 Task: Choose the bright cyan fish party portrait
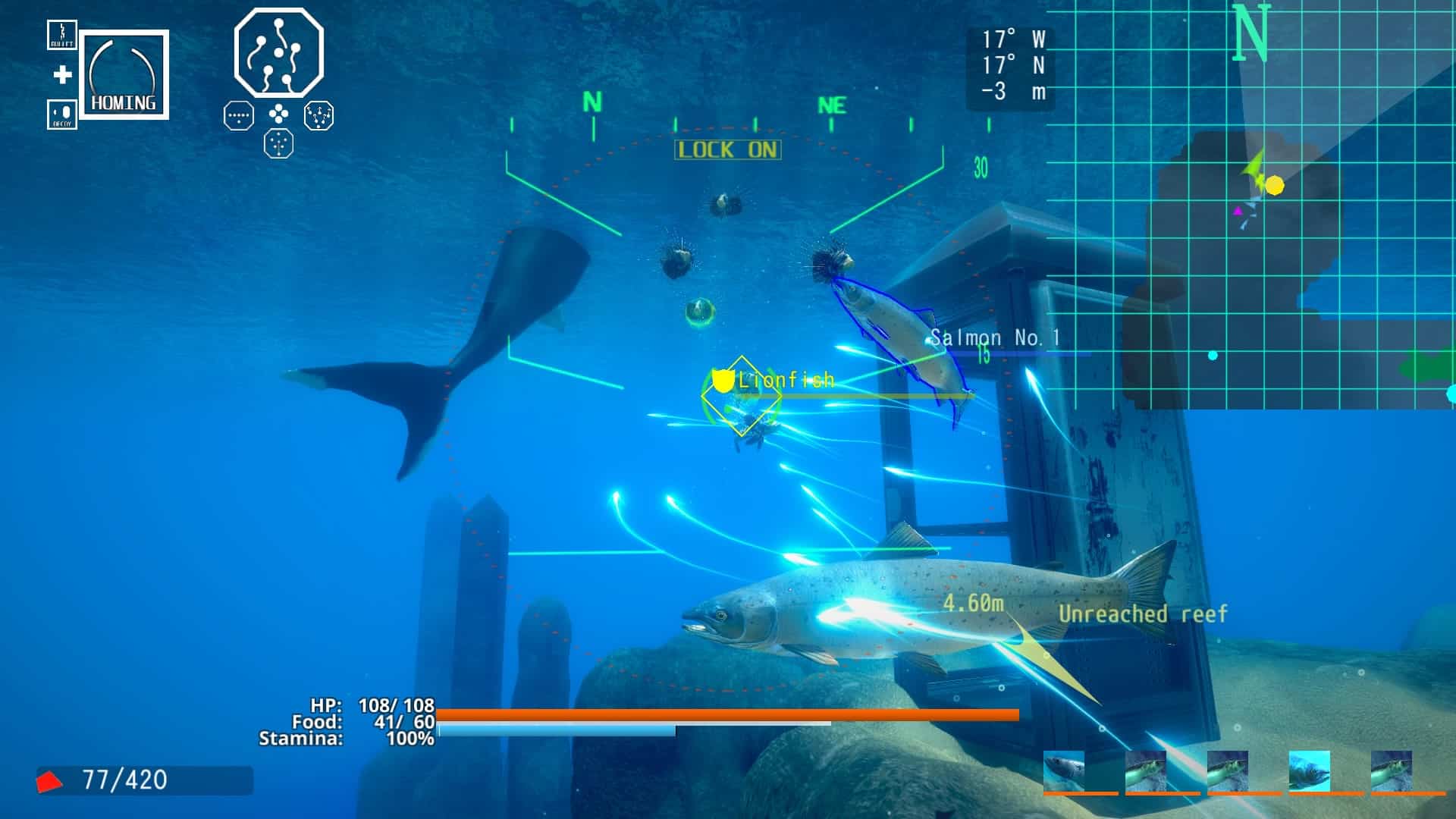pyautogui.click(x=1310, y=771)
